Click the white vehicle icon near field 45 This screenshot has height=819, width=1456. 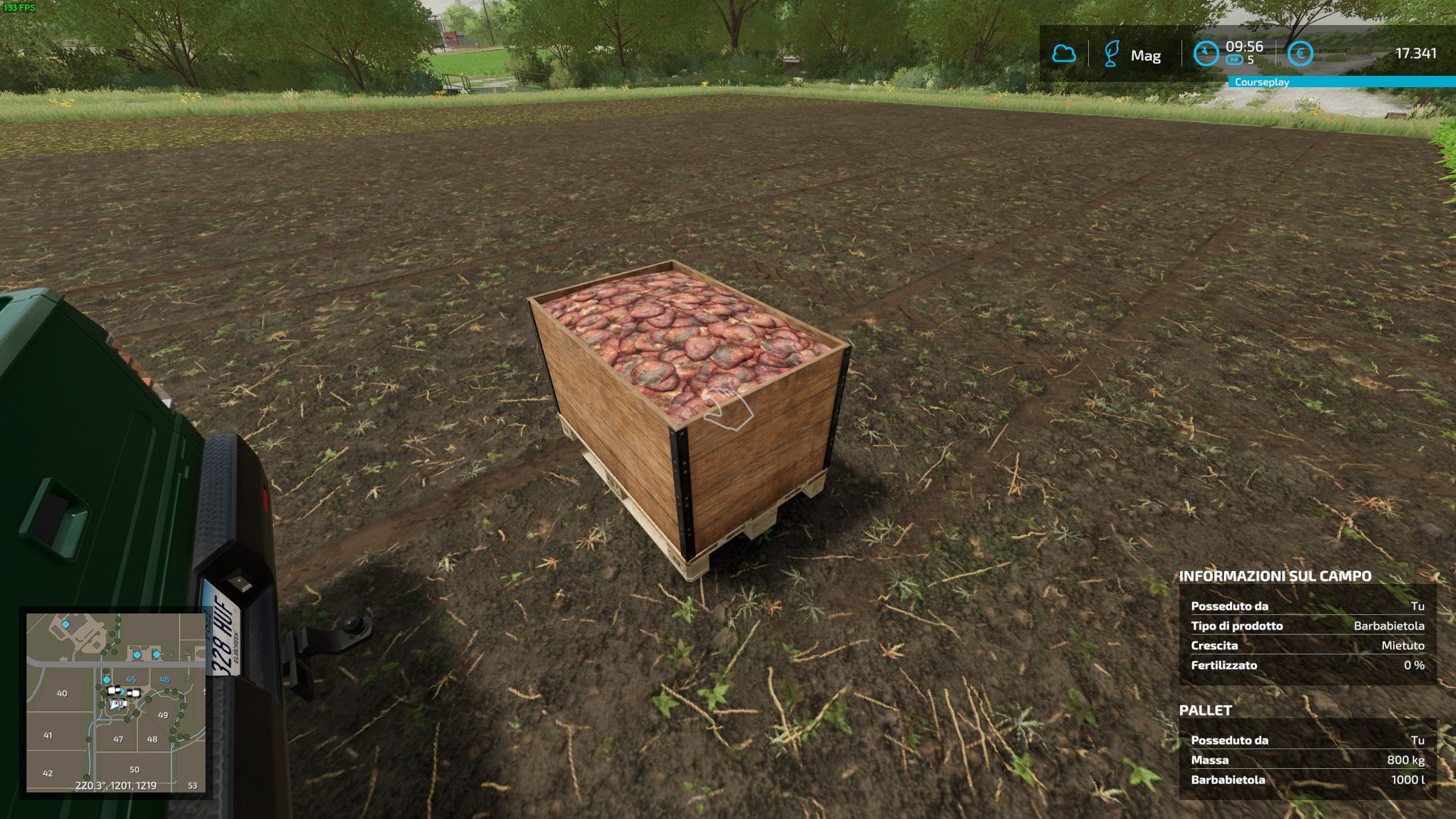[114, 691]
